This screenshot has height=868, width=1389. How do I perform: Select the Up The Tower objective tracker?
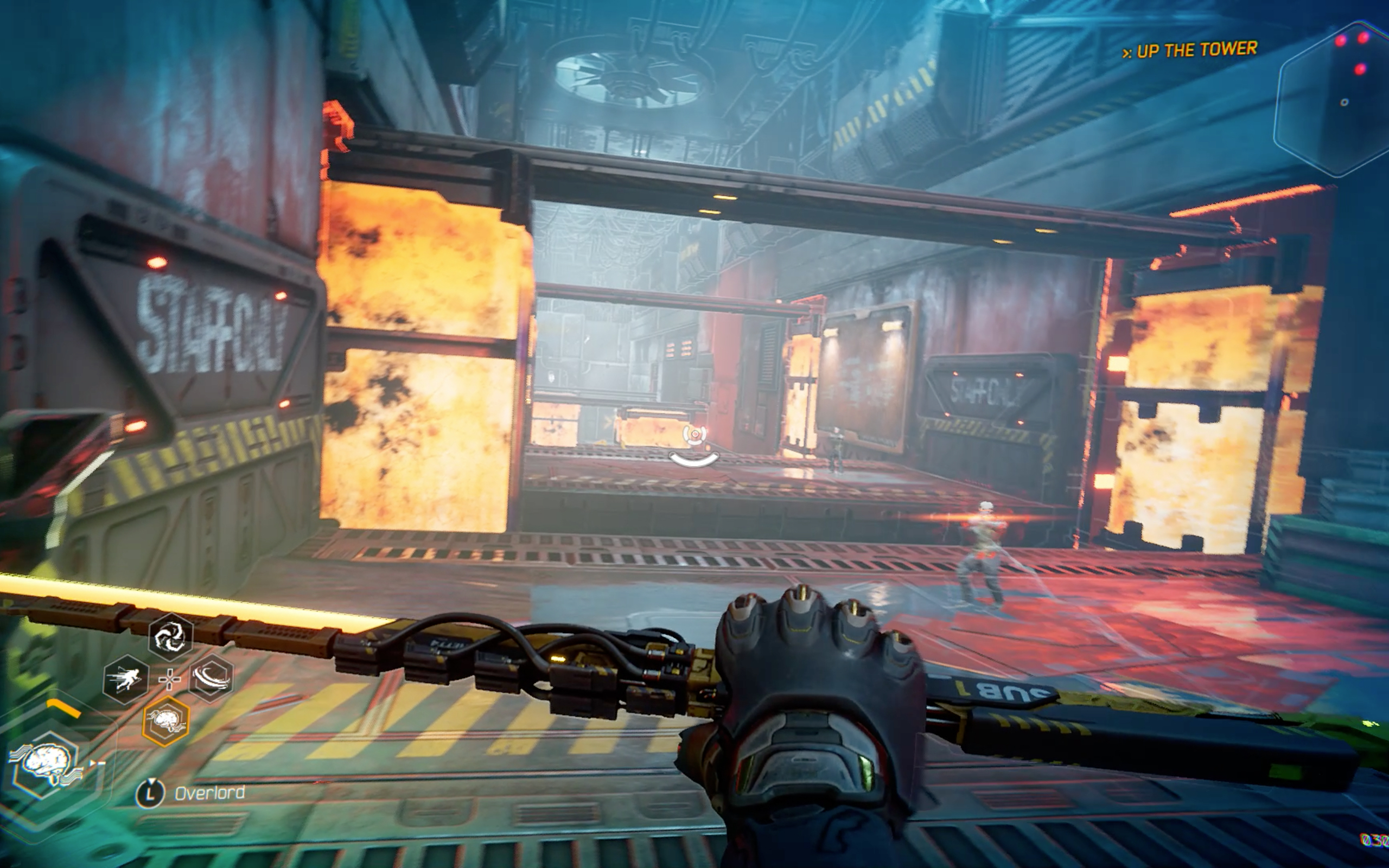1190,50
